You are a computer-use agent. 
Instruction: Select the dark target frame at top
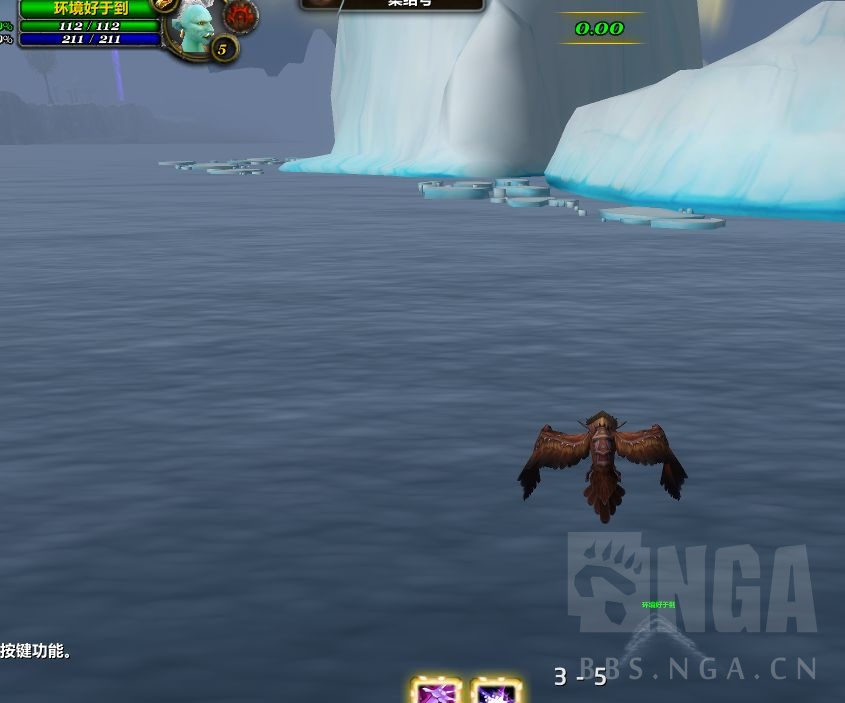tap(392, 4)
